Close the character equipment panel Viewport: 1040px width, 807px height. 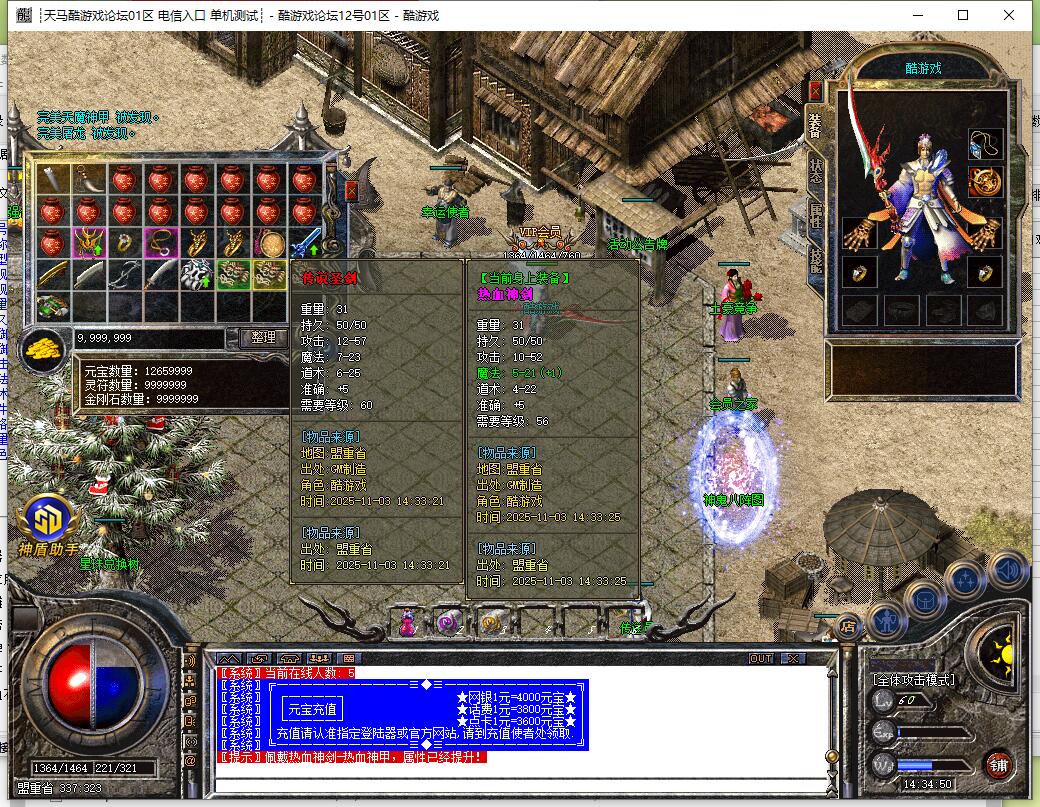coord(815,90)
